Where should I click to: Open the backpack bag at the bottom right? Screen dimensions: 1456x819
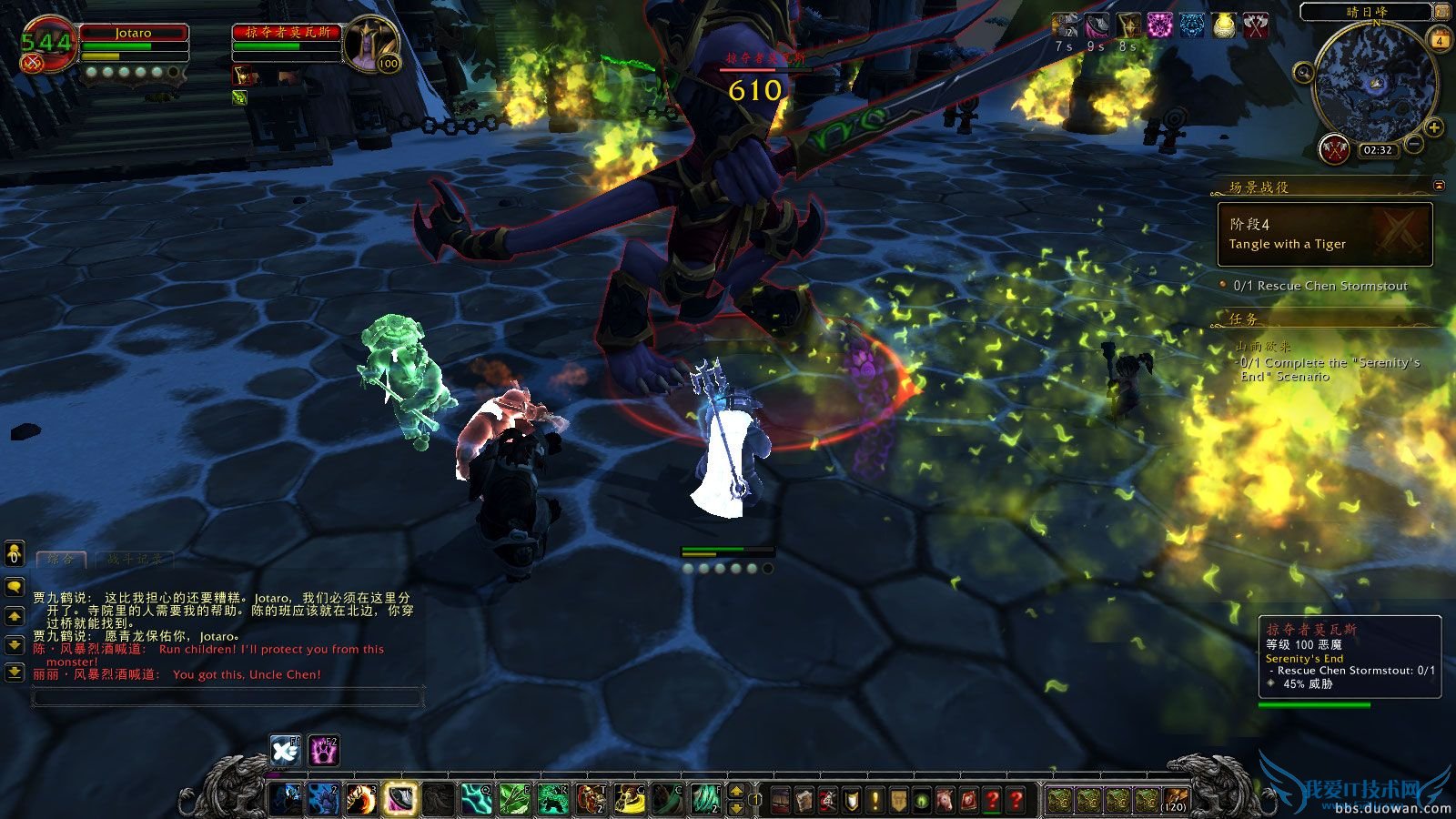1175,798
